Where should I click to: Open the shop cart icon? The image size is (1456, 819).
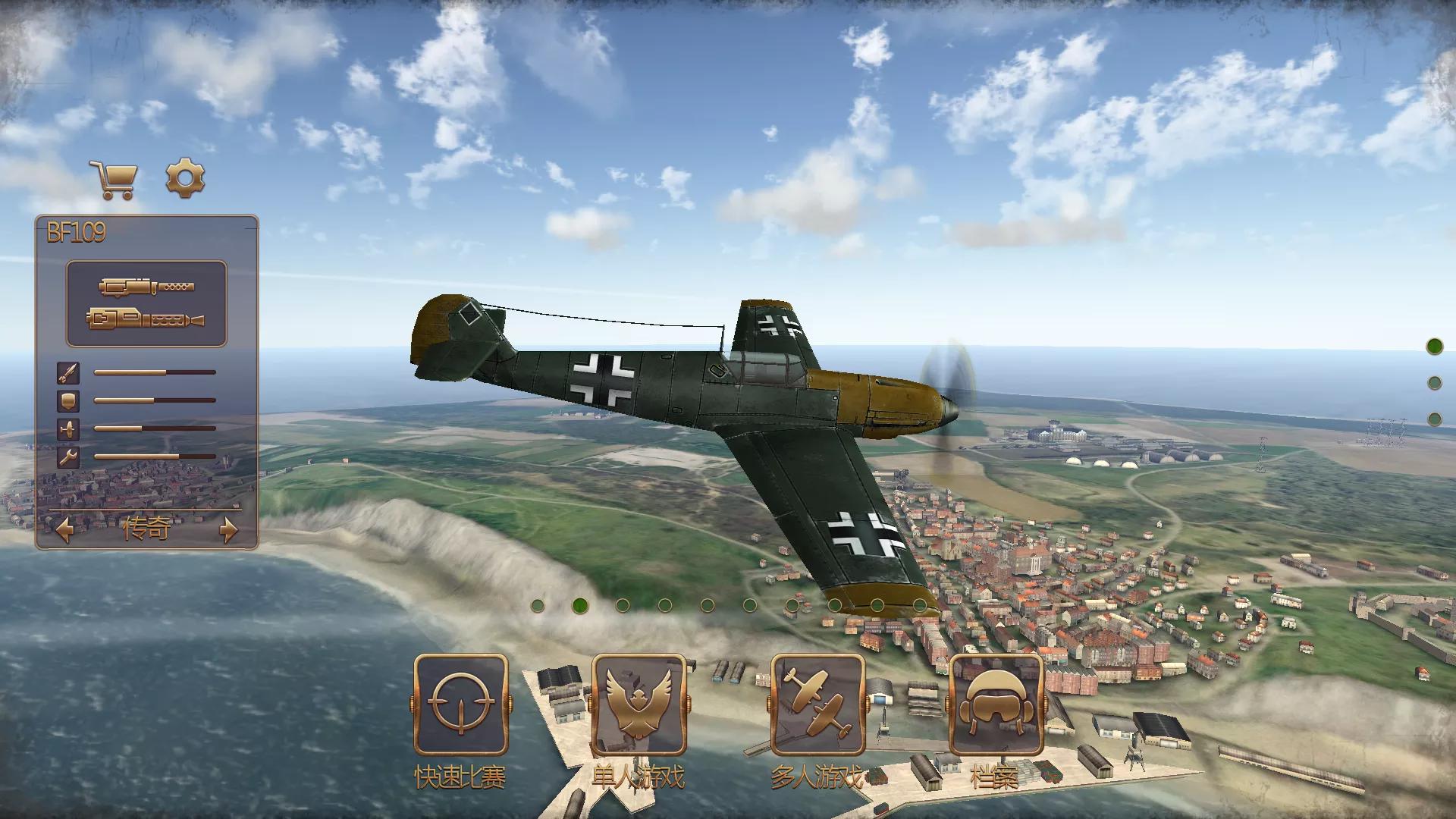coord(113,180)
